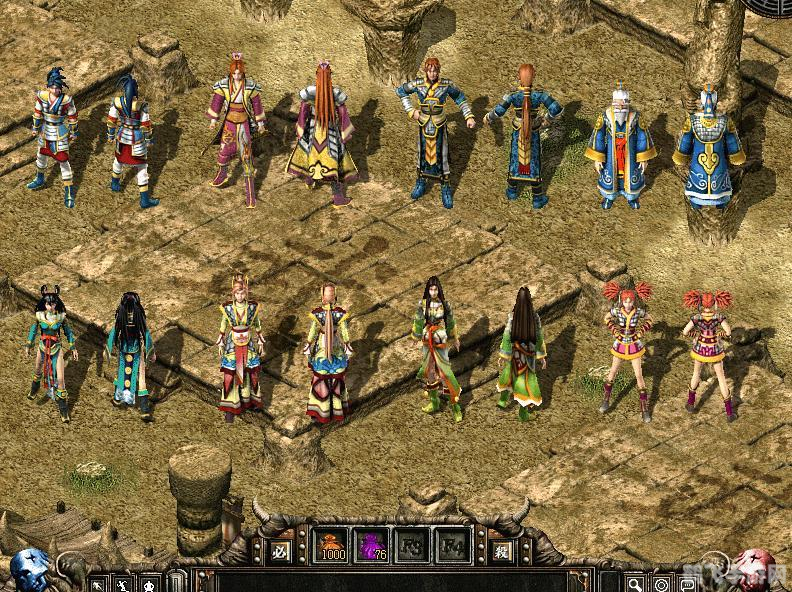Select the empty F3 hotkey slot
The image size is (792, 592).
[413, 546]
